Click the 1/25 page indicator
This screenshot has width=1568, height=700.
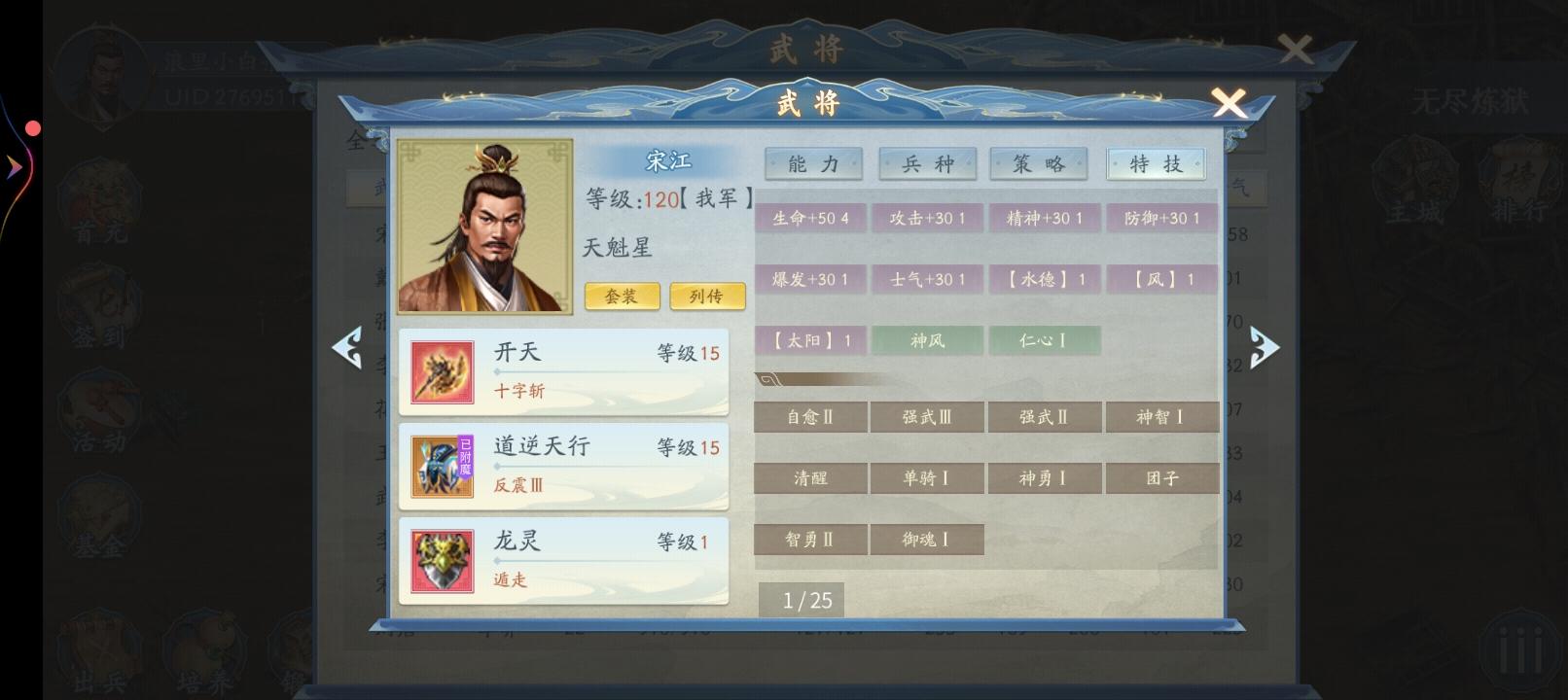click(803, 600)
